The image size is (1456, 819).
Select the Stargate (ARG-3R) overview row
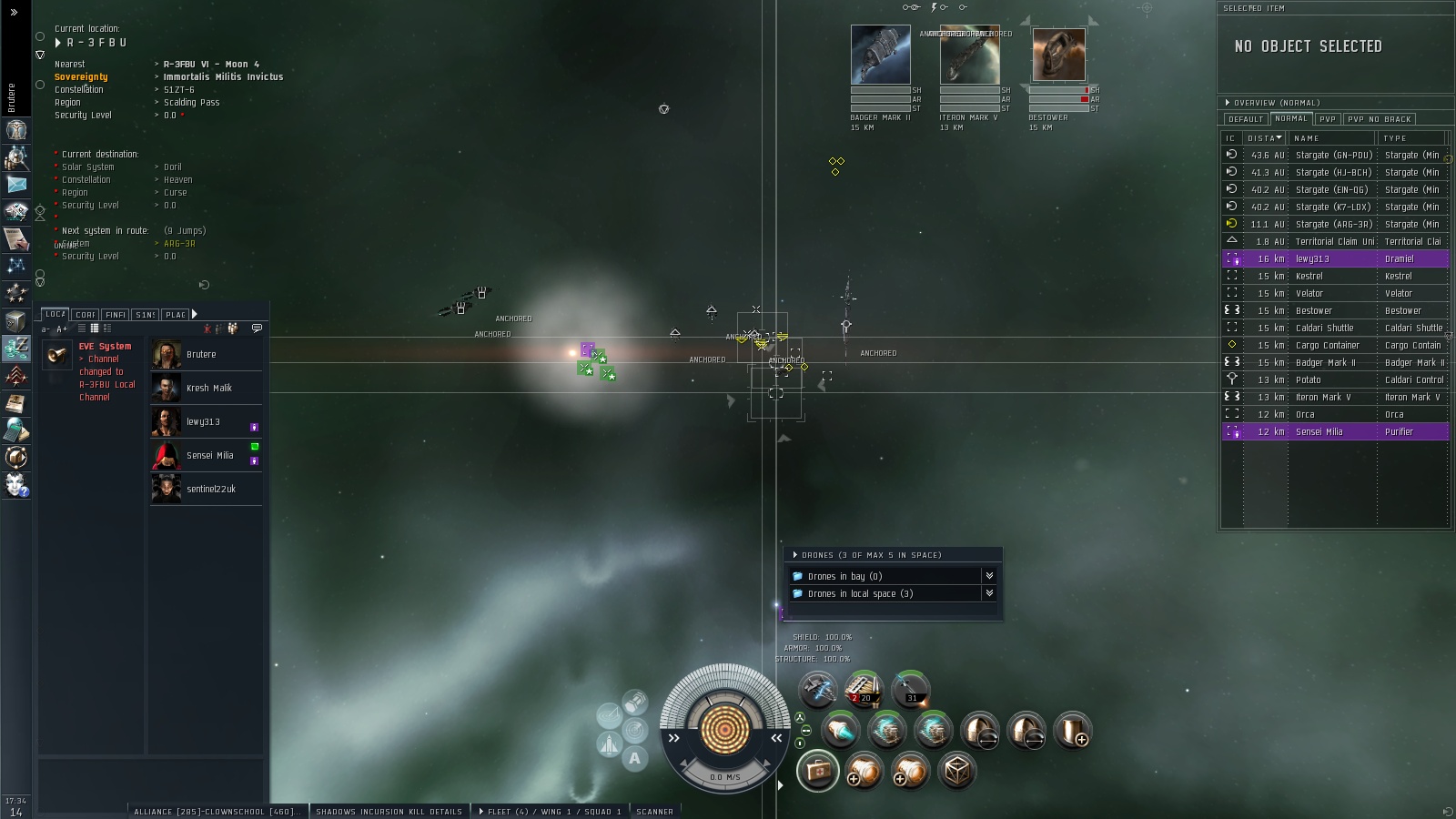pyautogui.click(x=1334, y=224)
